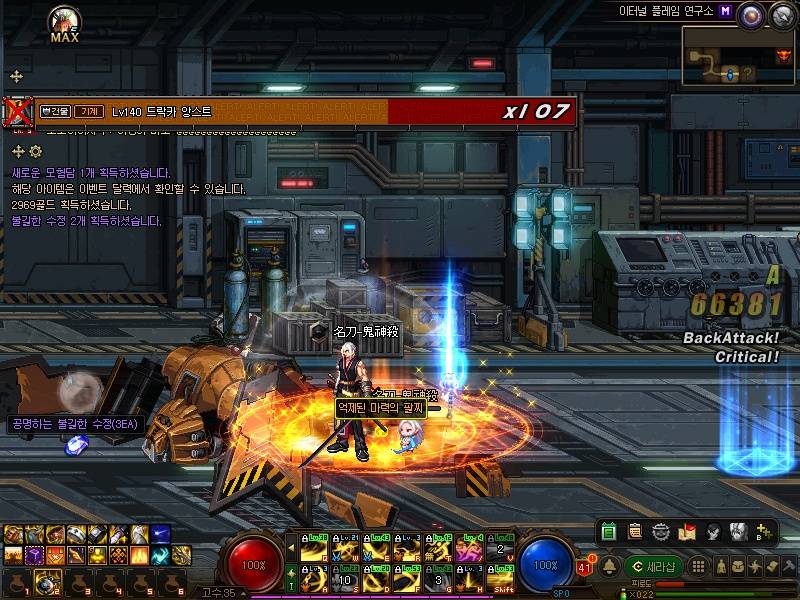Open the grid menu button
This screenshot has width=800, height=600.
[700, 567]
